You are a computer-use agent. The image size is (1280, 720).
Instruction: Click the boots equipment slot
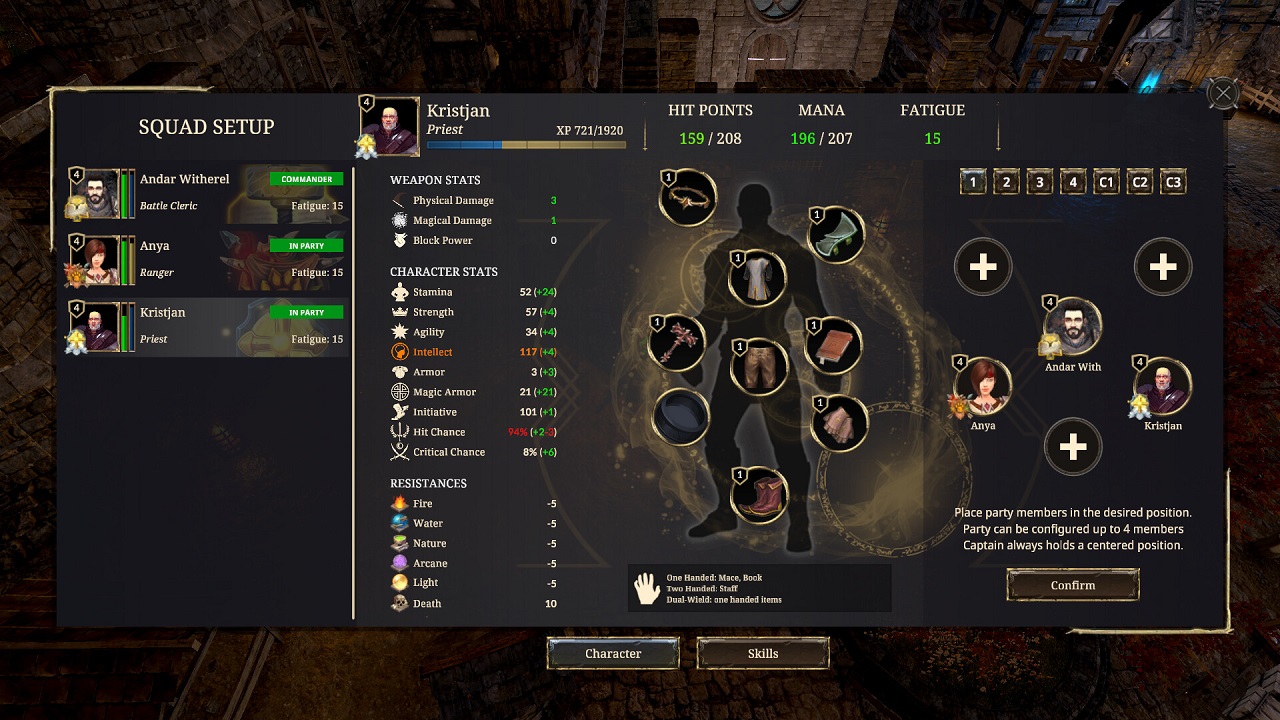pyautogui.click(x=759, y=495)
